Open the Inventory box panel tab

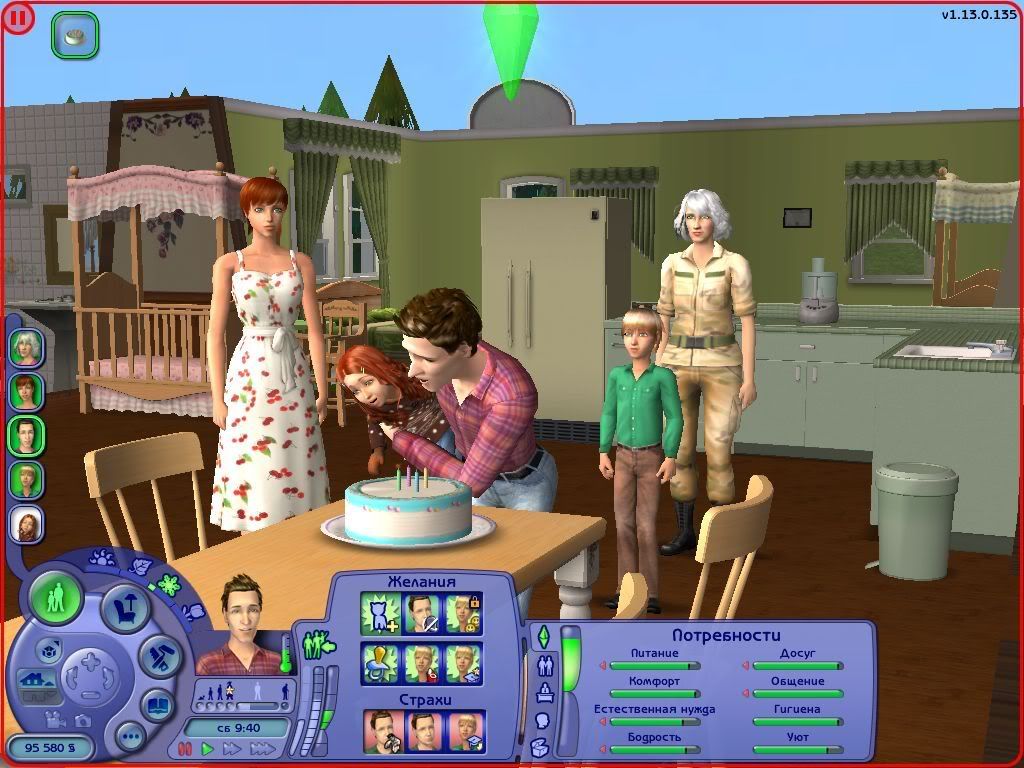tap(540, 746)
